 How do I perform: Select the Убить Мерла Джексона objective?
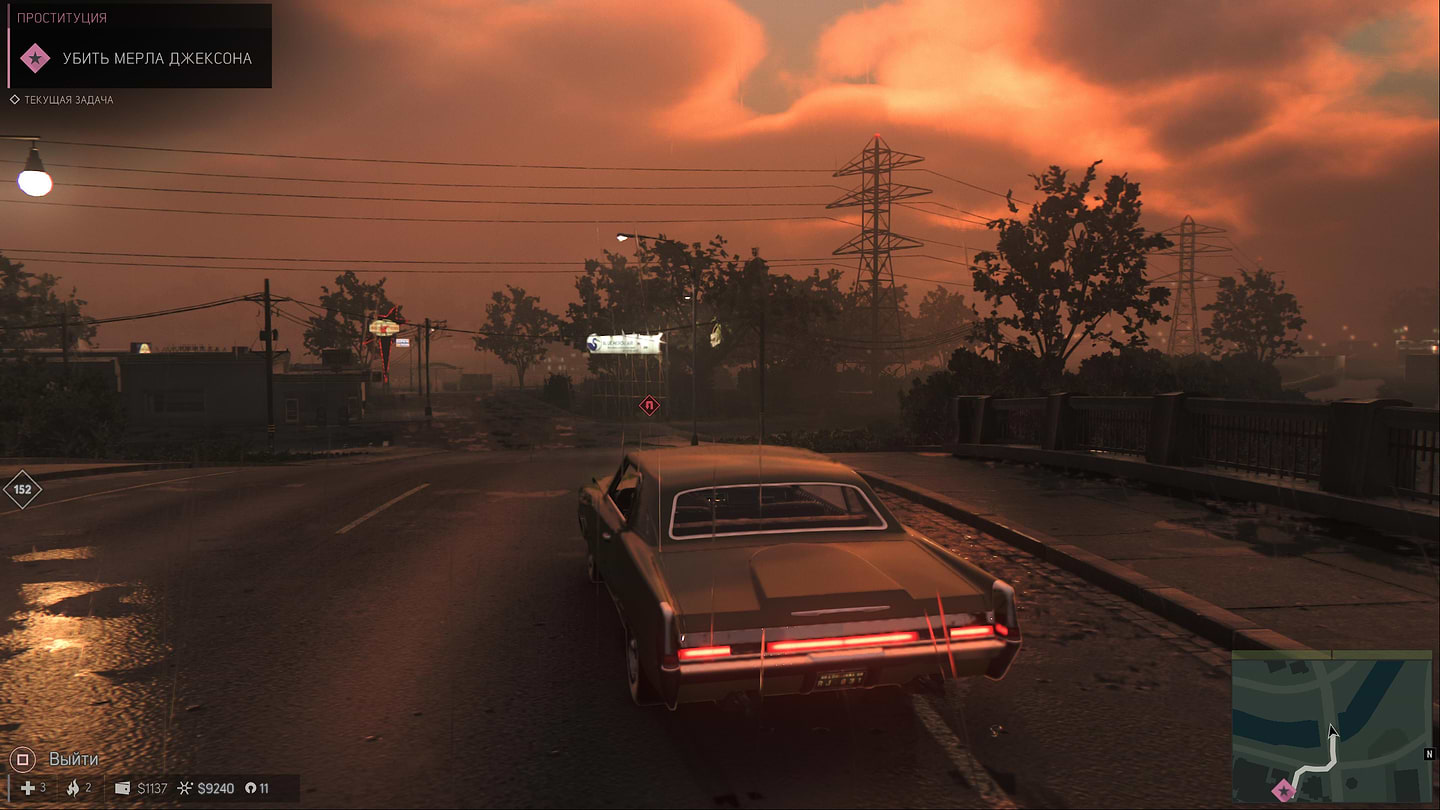click(157, 58)
